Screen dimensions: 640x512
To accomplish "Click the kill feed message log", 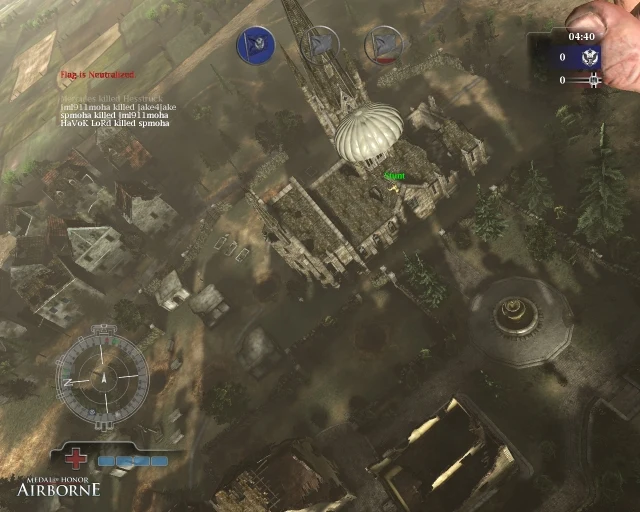I will click(114, 108).
